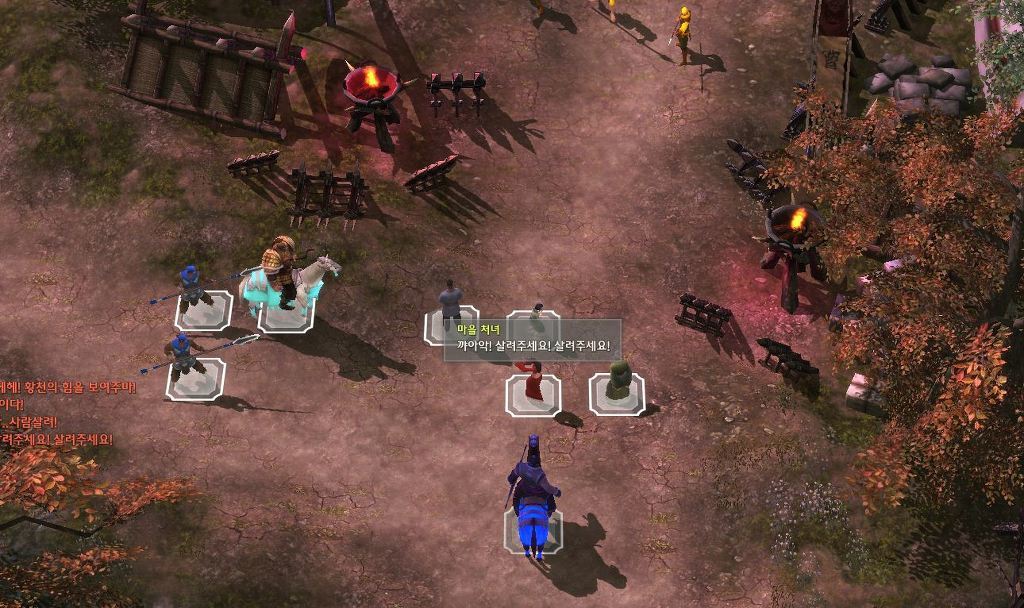
Task: Pick the gray-clothed man on his tile
Action: (x=450, y=306)
